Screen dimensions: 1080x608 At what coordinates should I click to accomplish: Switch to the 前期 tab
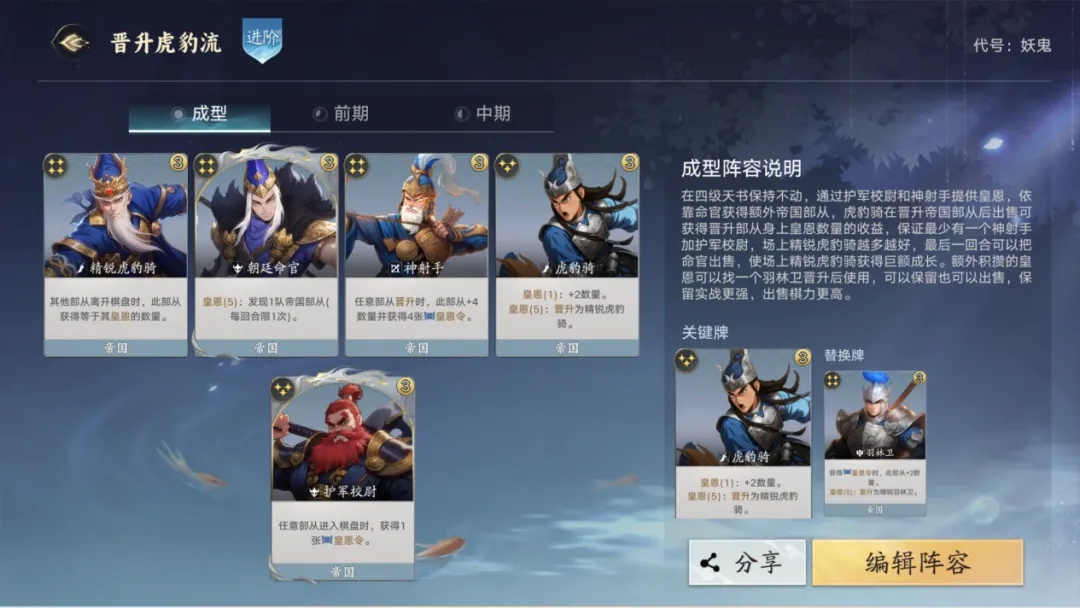pos(340,114)
